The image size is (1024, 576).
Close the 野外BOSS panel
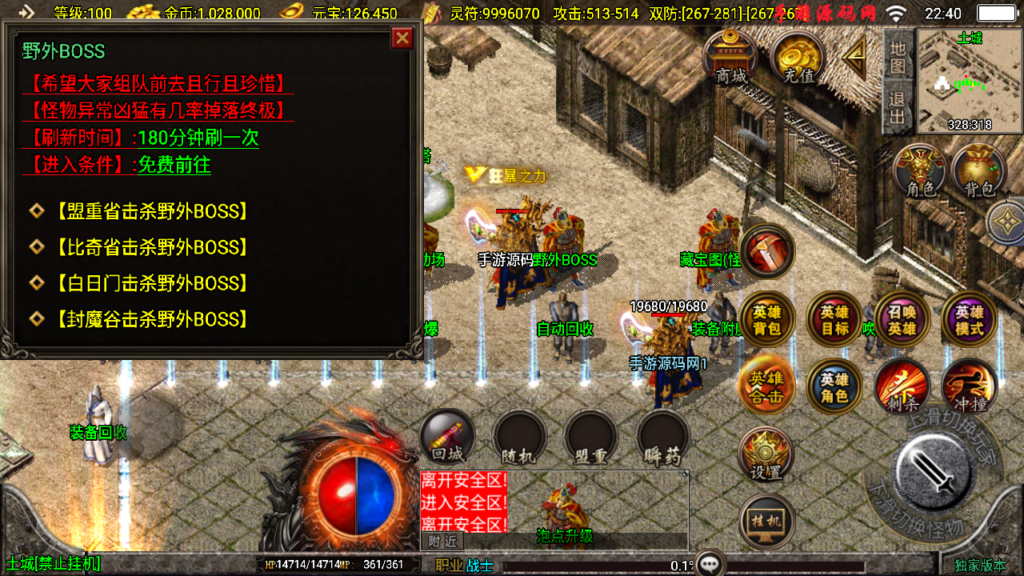click(x=402, y=39)
